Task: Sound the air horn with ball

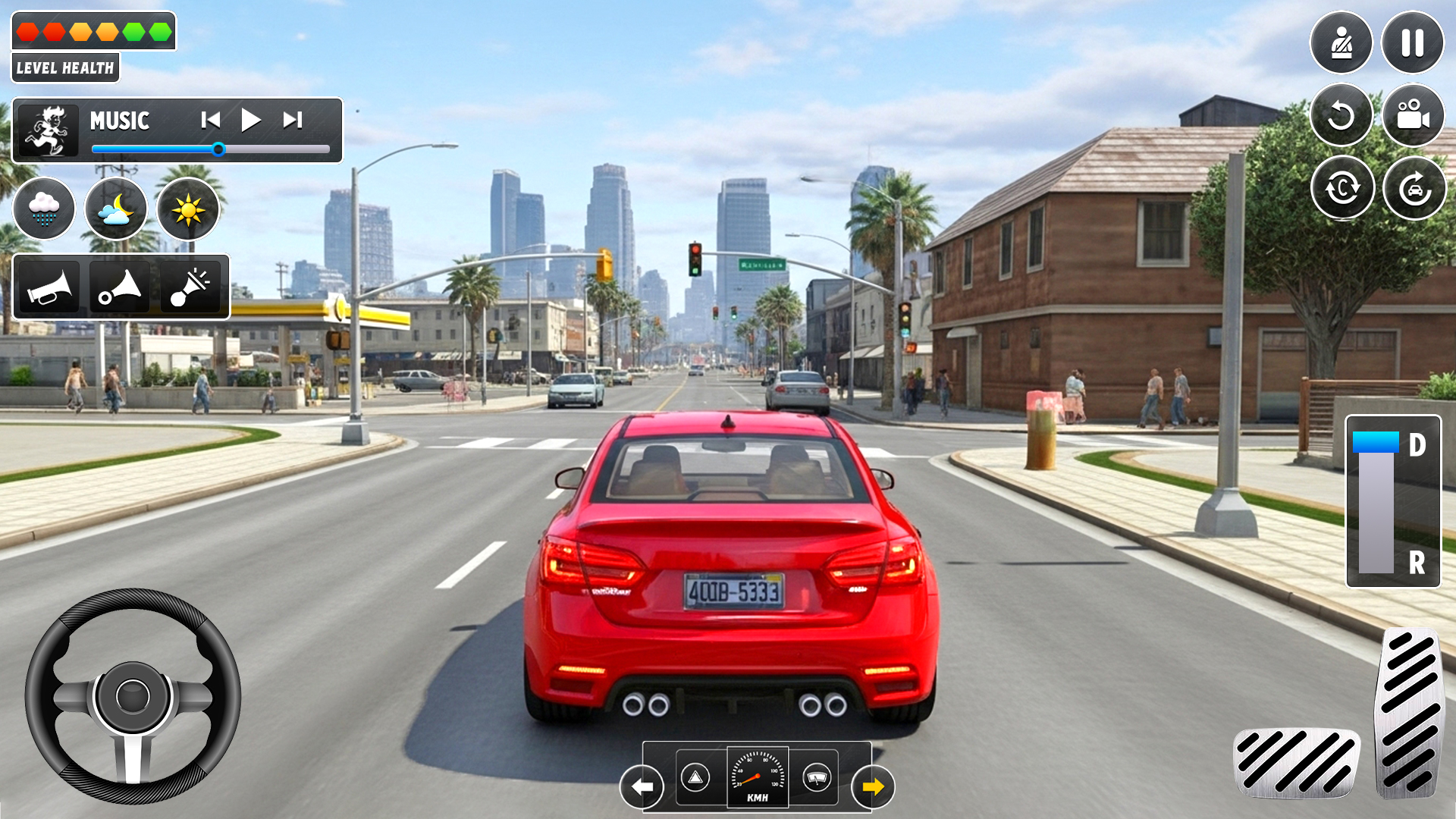Action: tap(119, 287)
